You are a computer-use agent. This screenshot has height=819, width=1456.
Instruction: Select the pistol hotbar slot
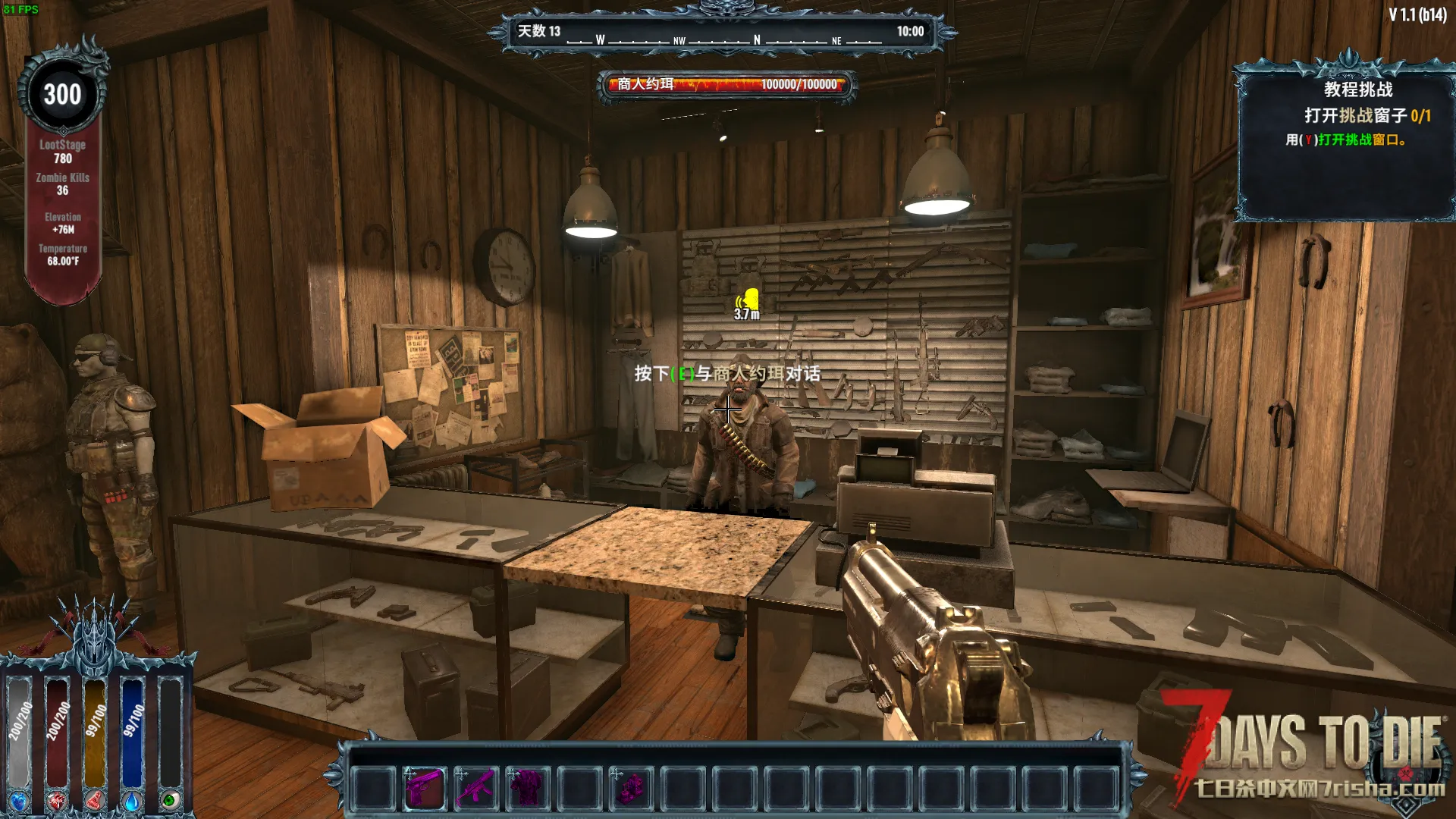click(x=424, y=787)
